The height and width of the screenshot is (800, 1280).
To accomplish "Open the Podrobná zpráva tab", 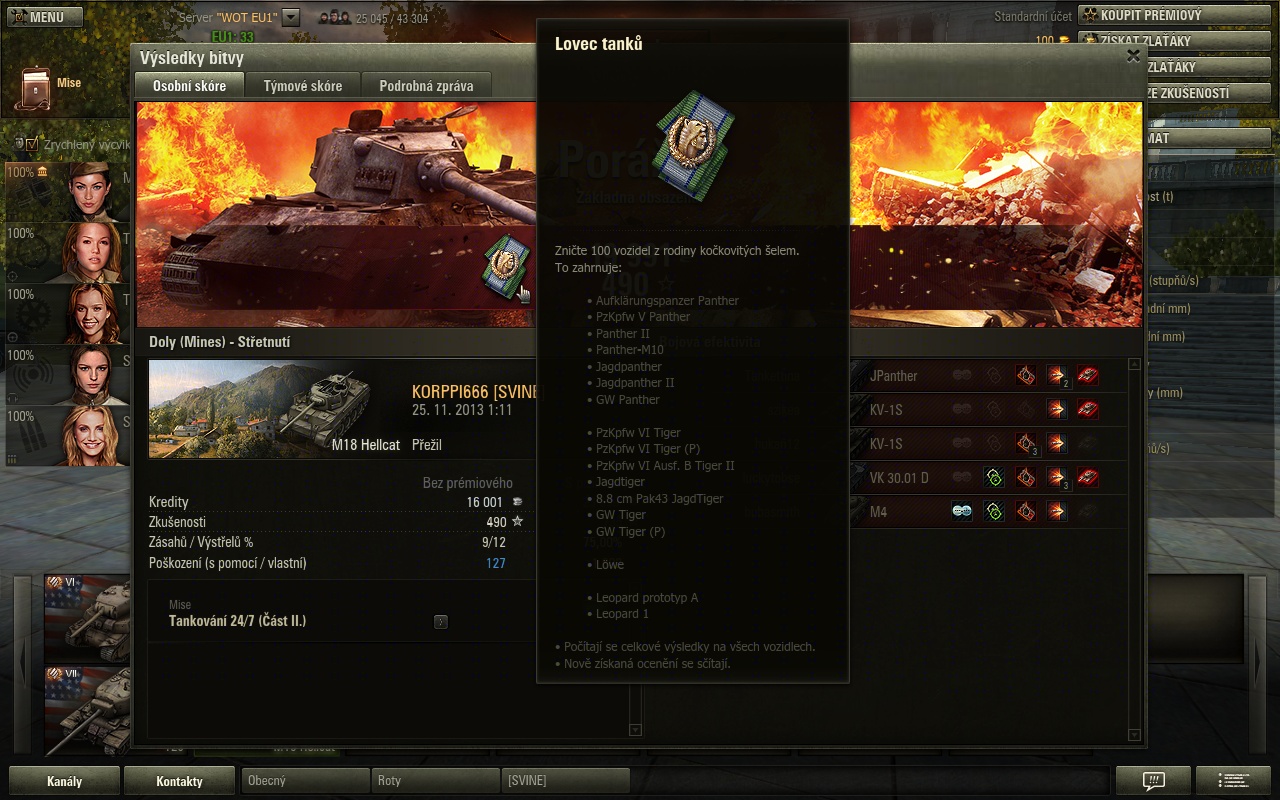I will click(x=426, y=86).
